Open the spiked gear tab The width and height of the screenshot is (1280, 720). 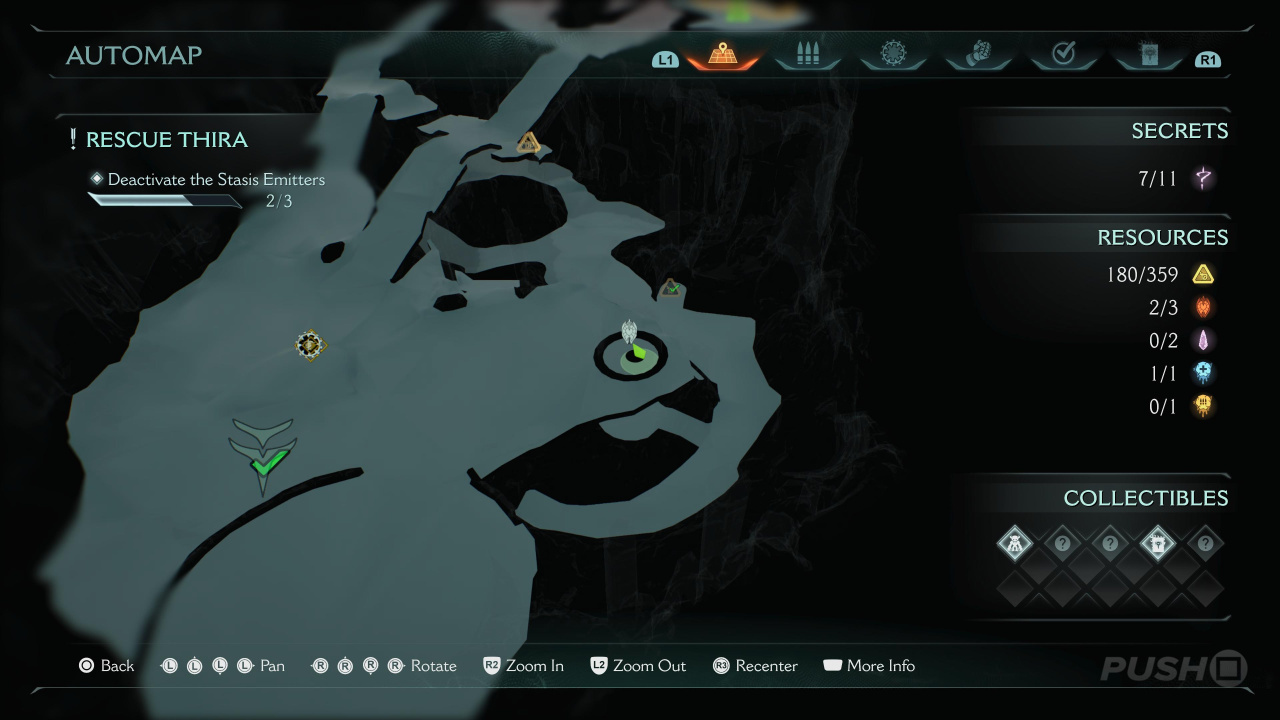pos(892,55)
